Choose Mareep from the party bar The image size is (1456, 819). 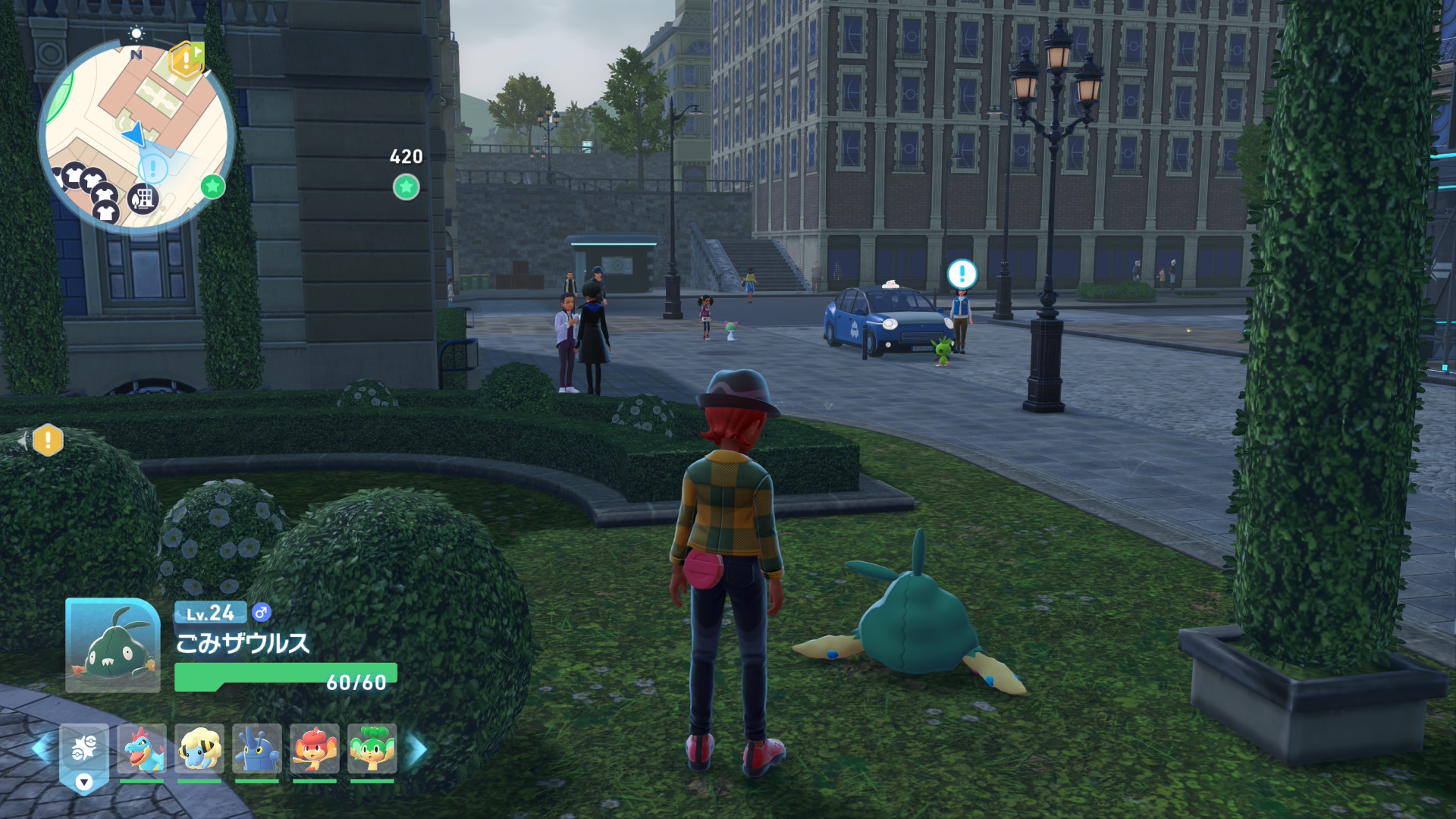click(199, 748)
